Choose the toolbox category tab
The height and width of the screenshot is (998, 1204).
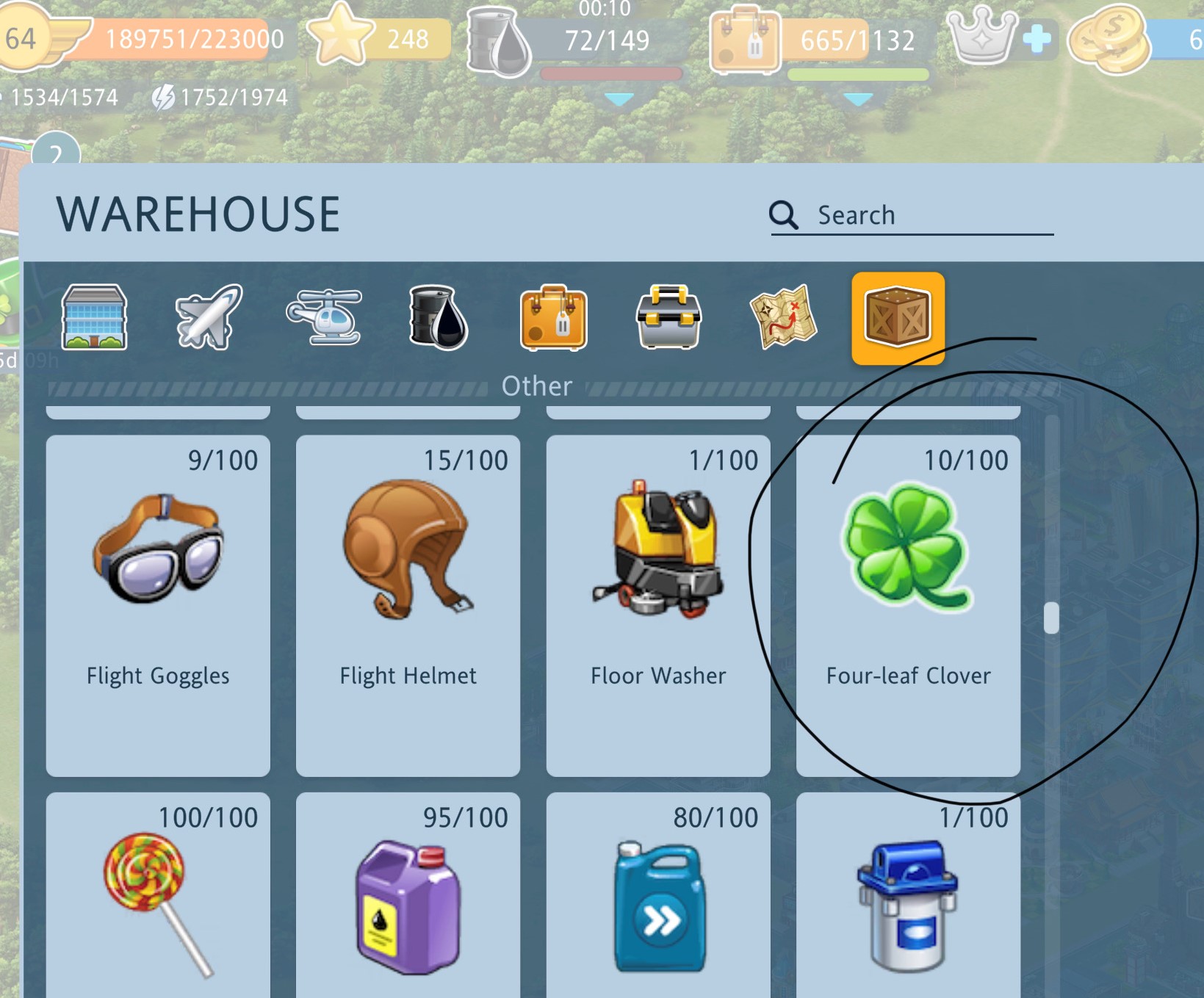668,317
